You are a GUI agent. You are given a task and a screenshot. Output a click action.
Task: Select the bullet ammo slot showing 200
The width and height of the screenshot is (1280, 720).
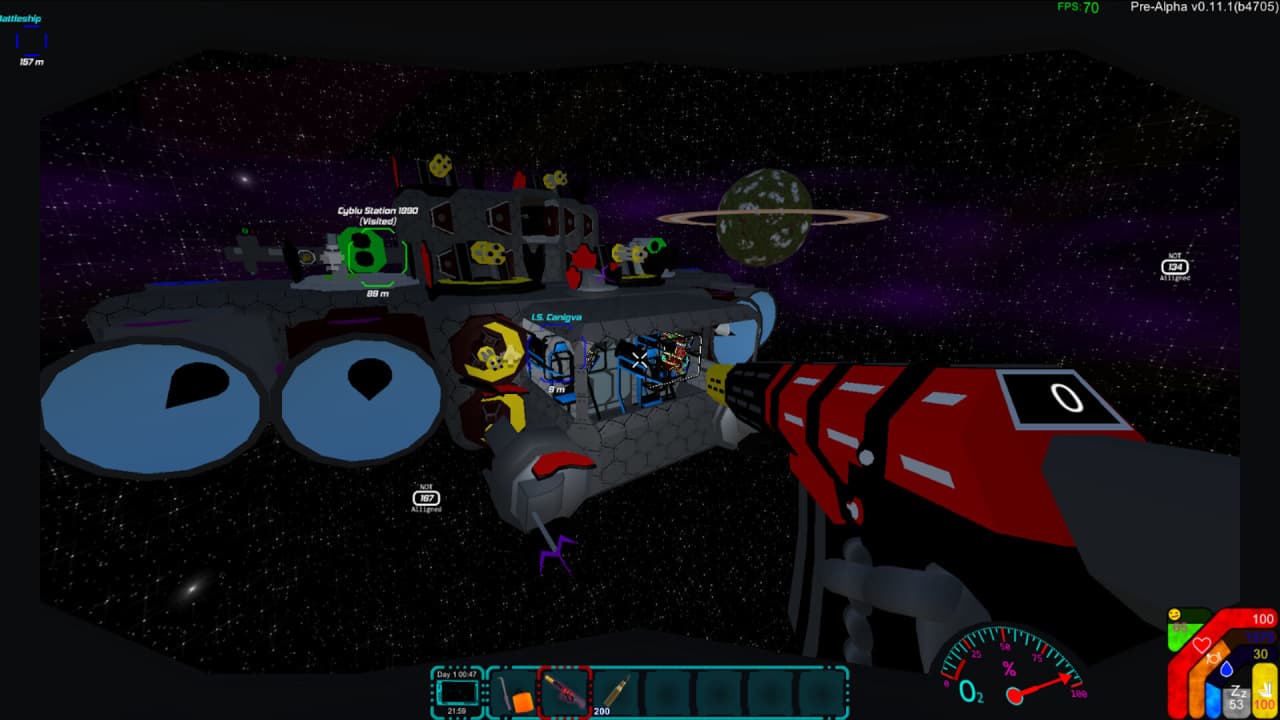pyautogui.click(x=616, y=692)
